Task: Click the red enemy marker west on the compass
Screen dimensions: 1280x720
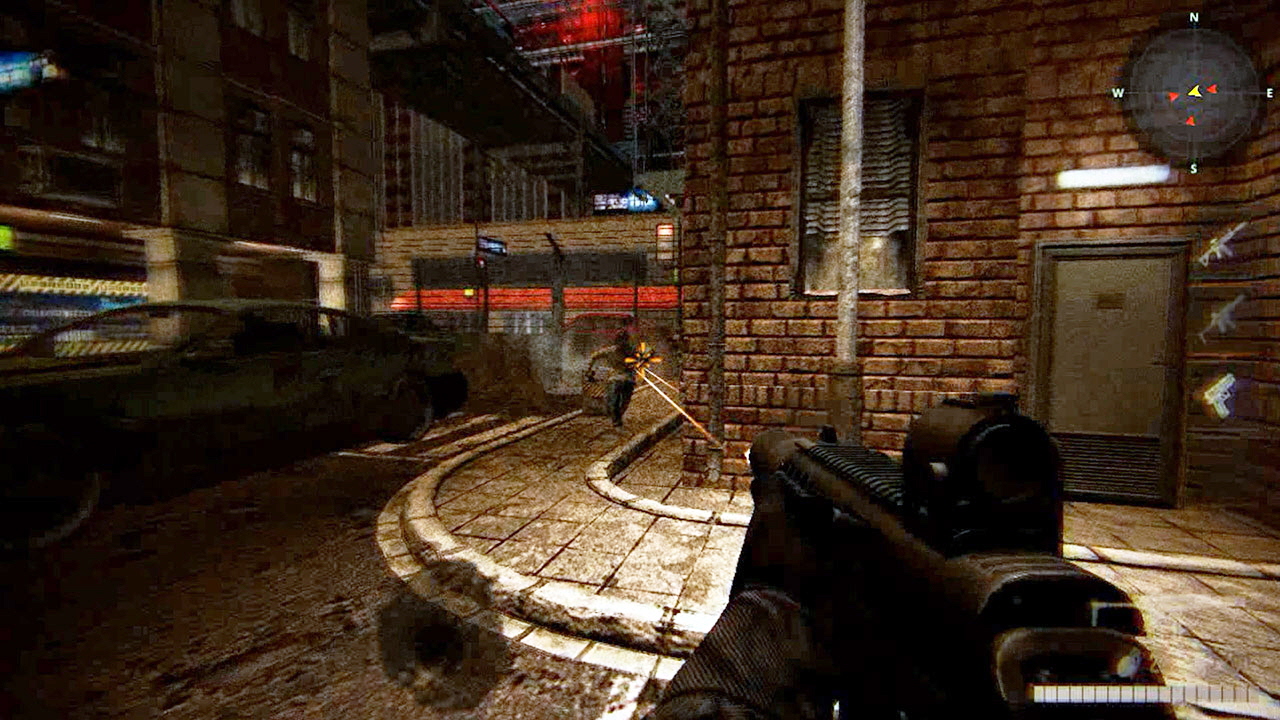Action: point(1173,96)
